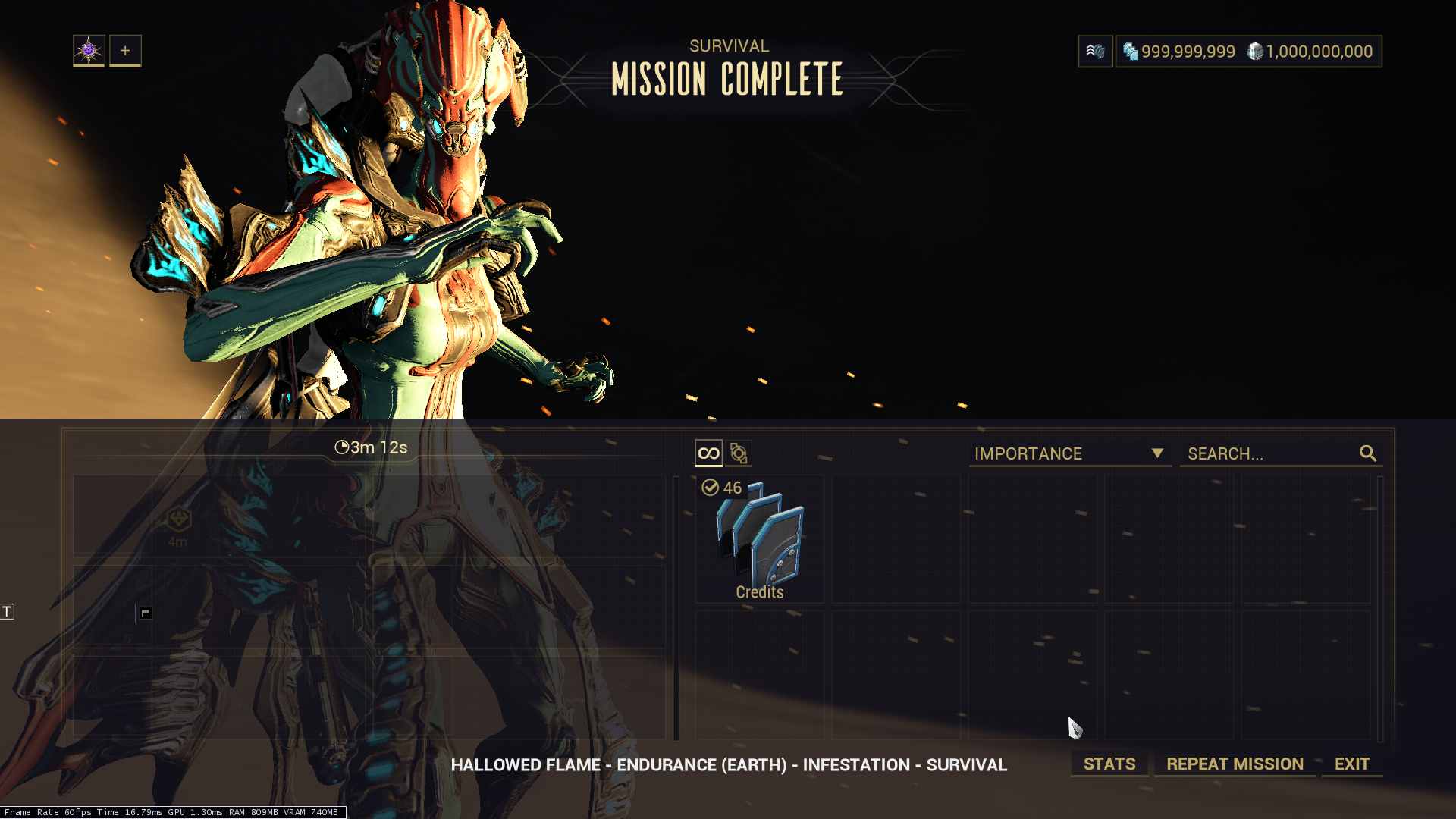The height and width of the screenshot is (819, 1456).
Task: Switch to the components filter tab
Action: click(x=739, y=453)
